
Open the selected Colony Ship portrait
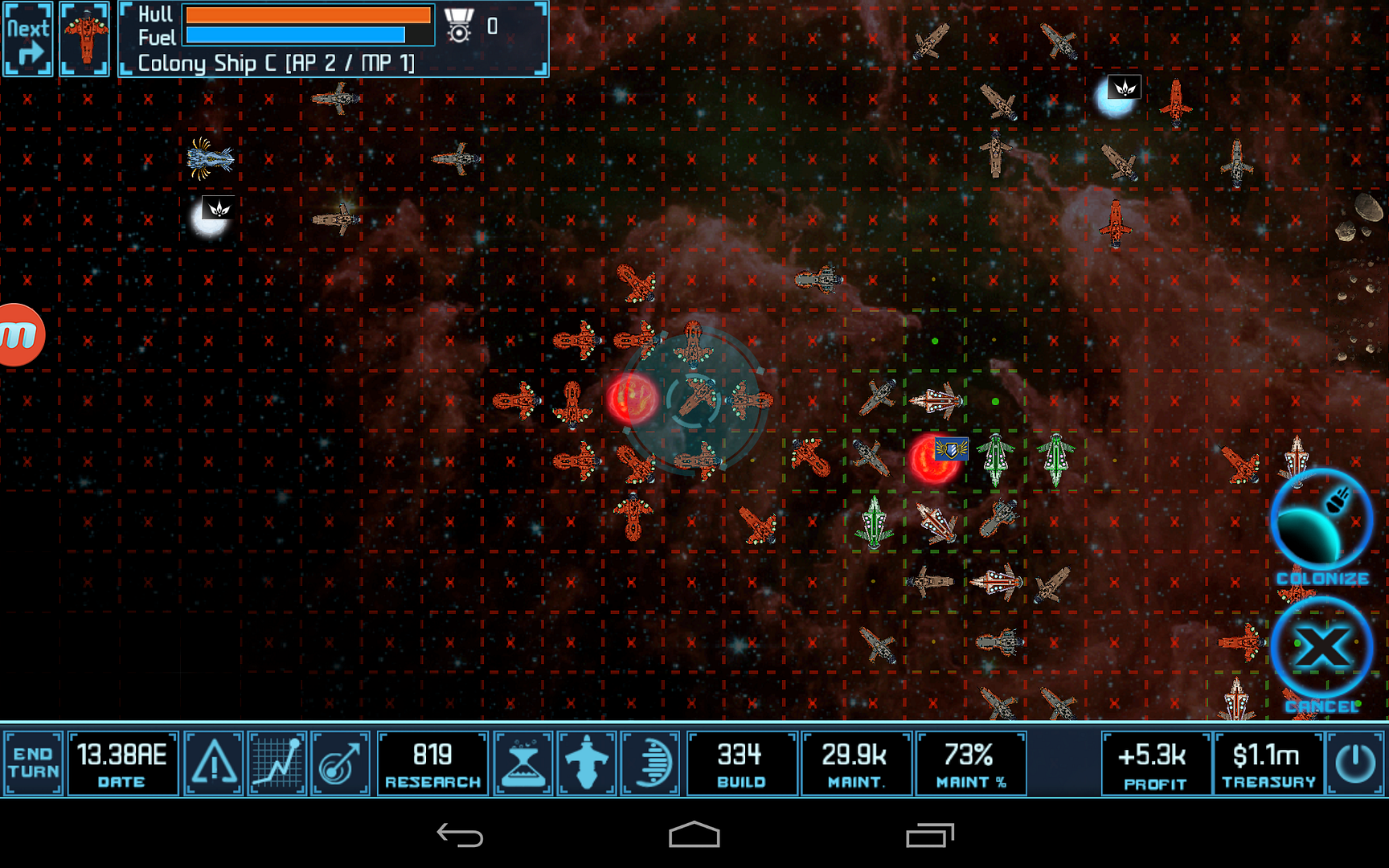(x=84, y=39)
